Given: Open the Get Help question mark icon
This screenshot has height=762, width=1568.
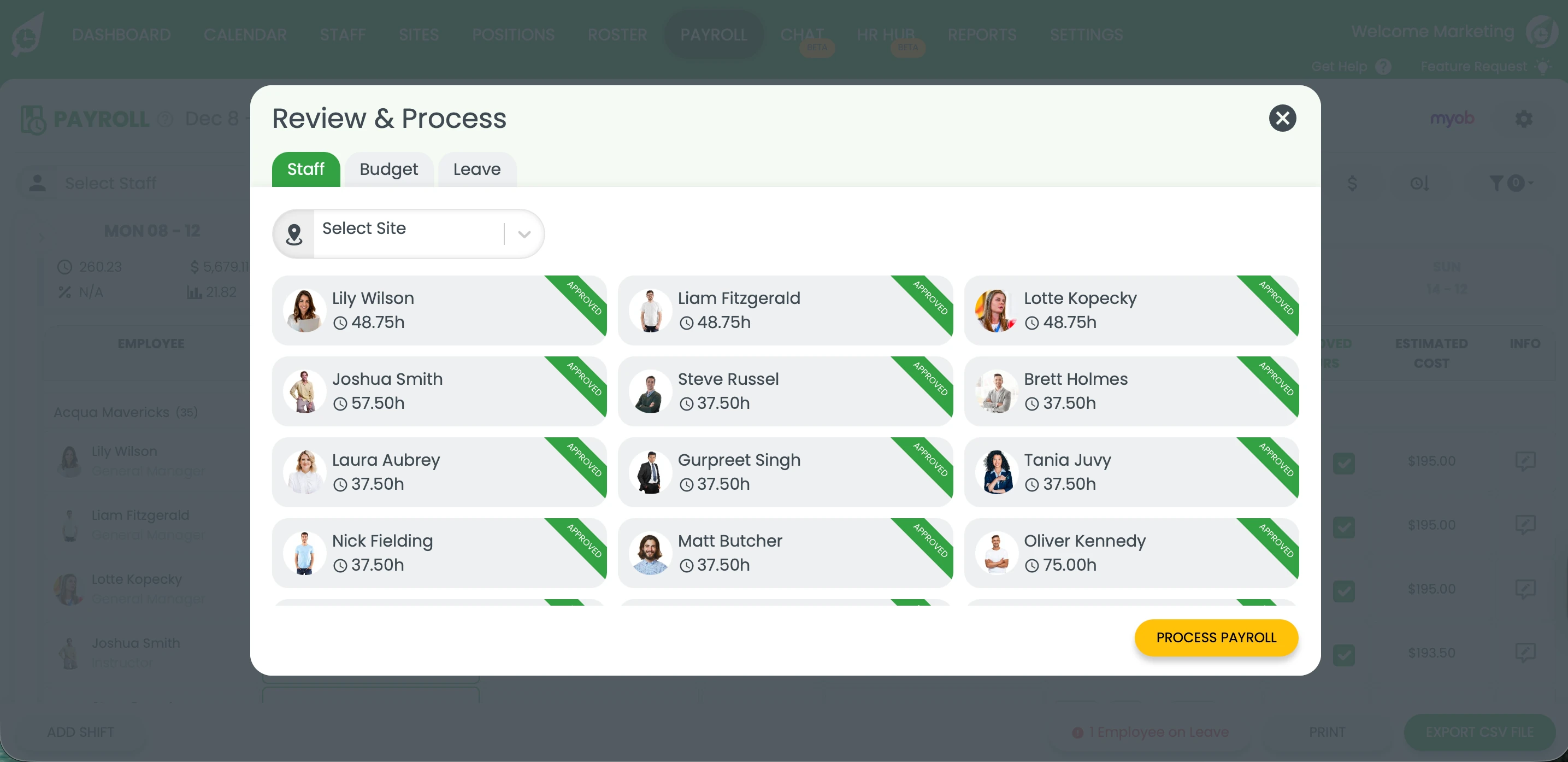Looking at the screenshot, I should tap(1383, 66).
